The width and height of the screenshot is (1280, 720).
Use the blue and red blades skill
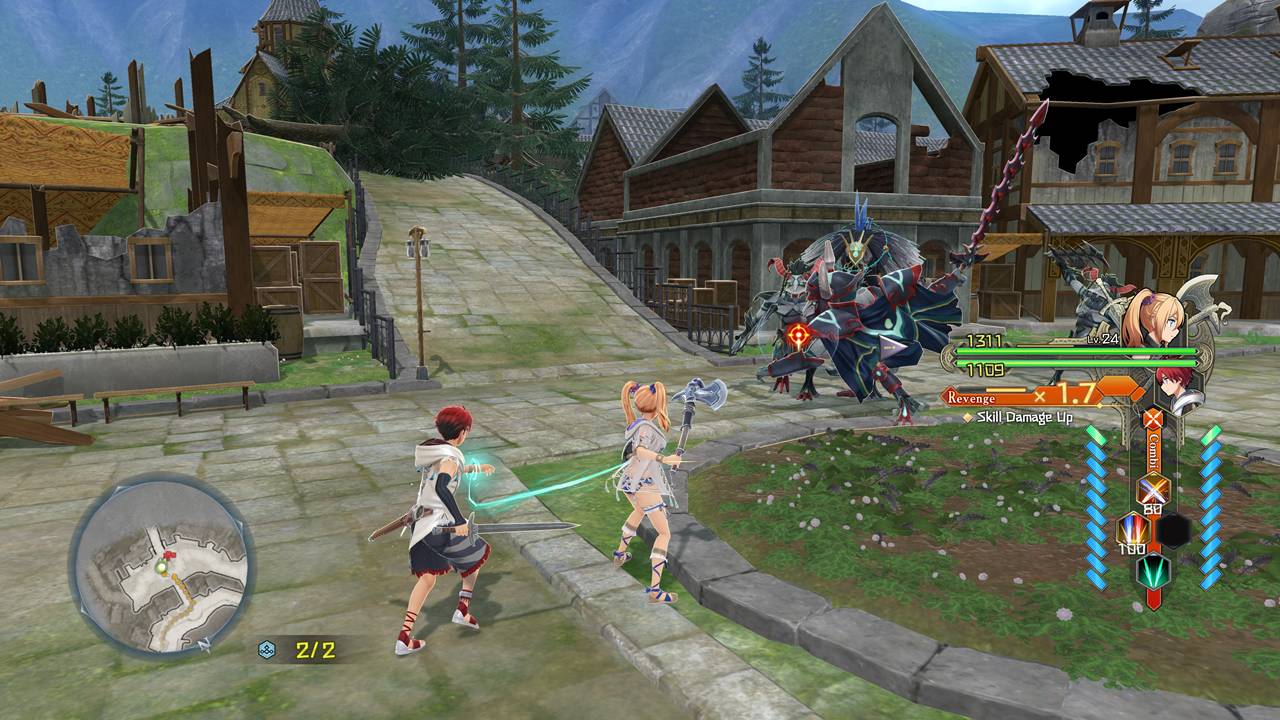tap(1130, 528)
